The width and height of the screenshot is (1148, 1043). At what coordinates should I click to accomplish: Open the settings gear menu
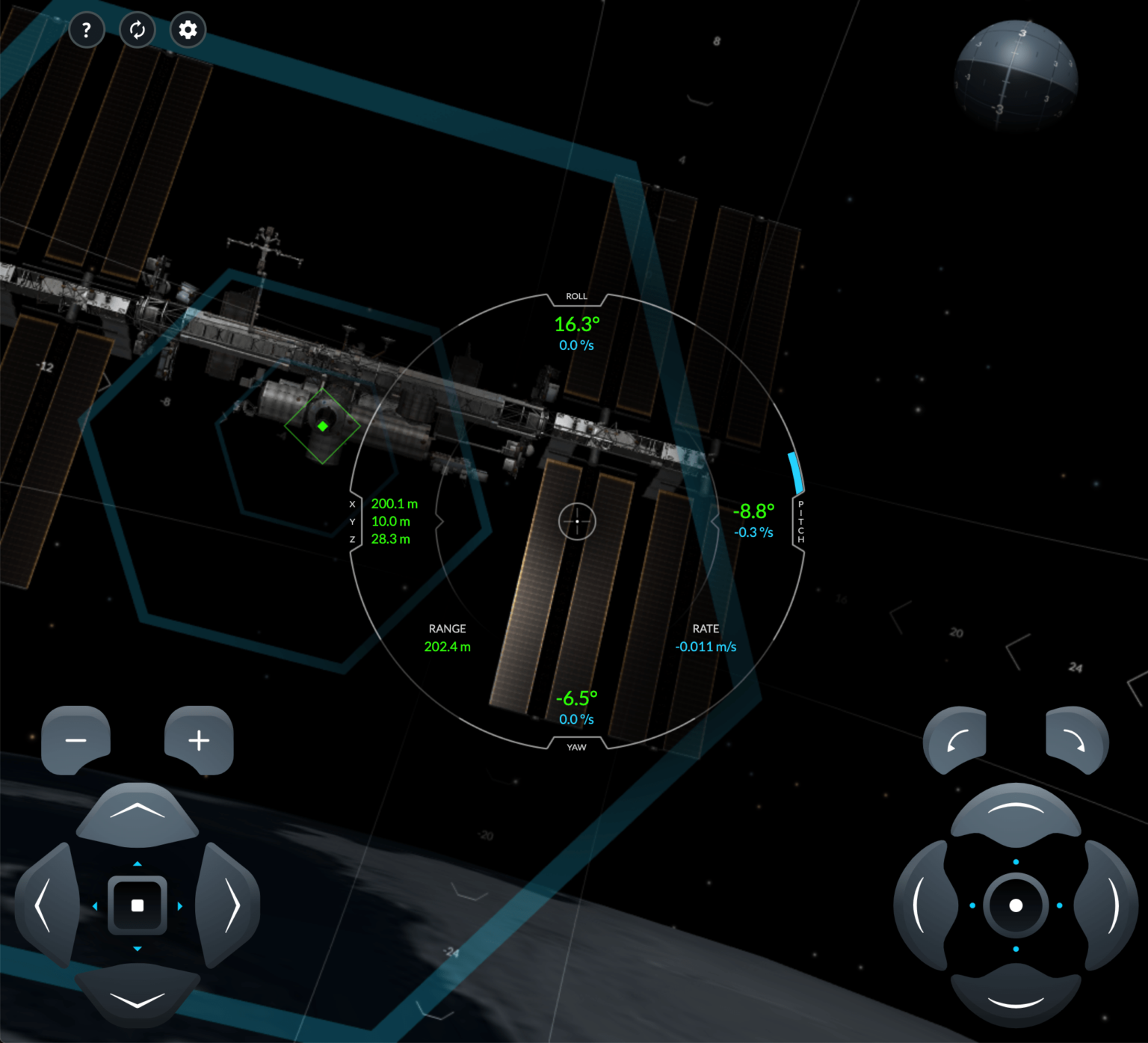click(188, 30)
